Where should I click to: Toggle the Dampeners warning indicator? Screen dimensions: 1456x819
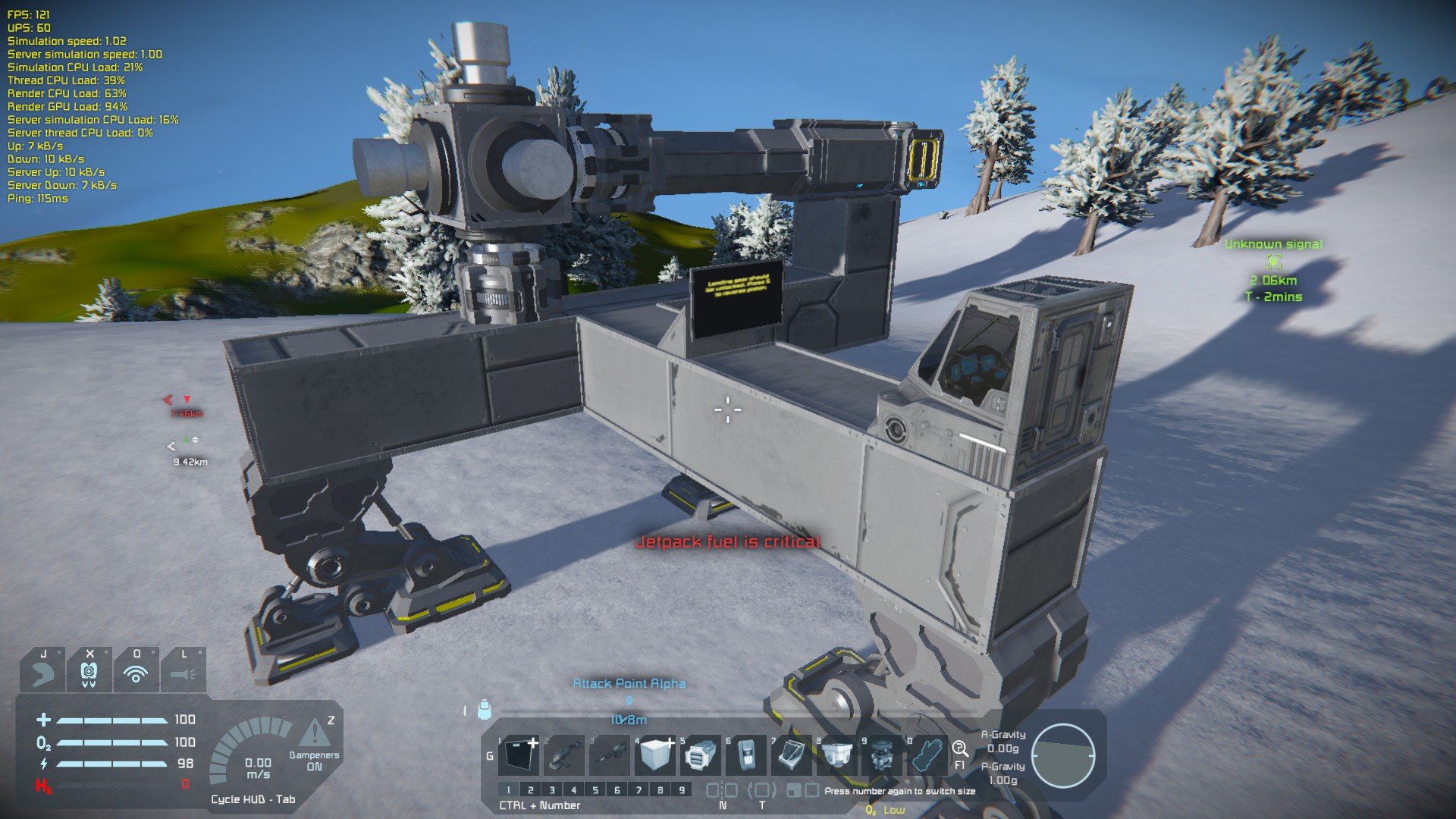pyautogui.click(x=312, y=733)
